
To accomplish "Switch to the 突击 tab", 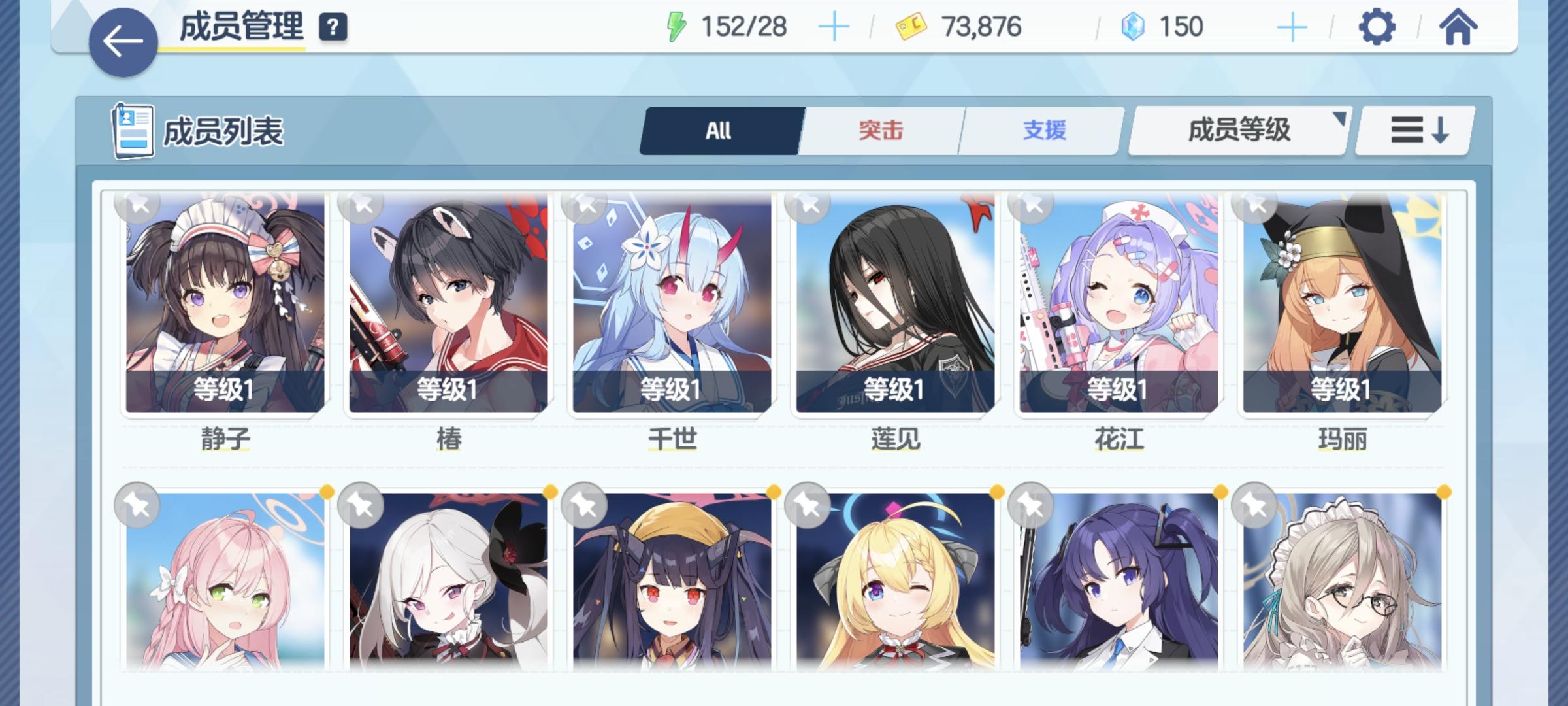I will click(879, 129).
